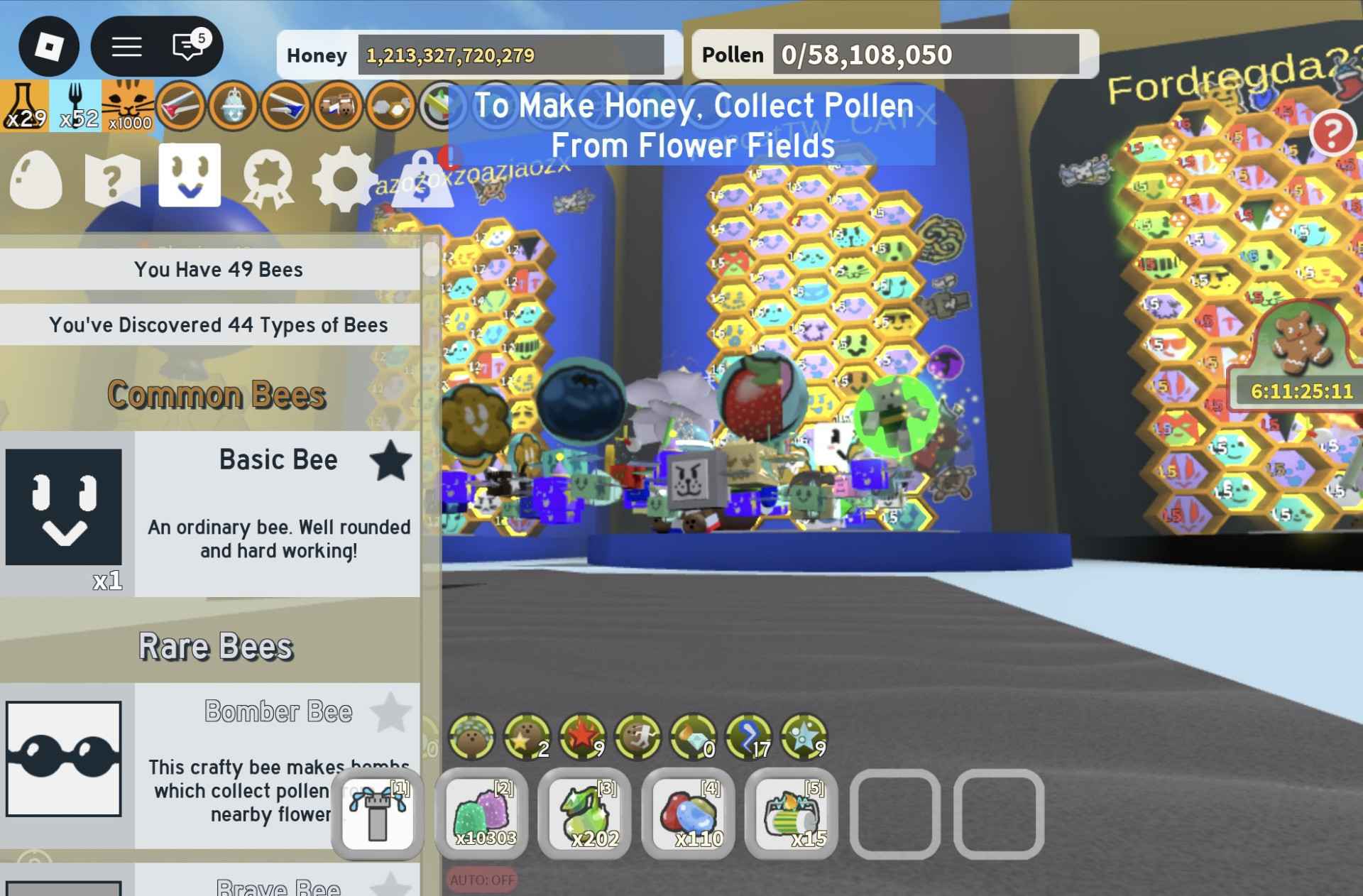Image resolution: width=1363 pixels, height=896 pixels.
Task: Click the flask item icon showing x29
Action: [23, 106]
